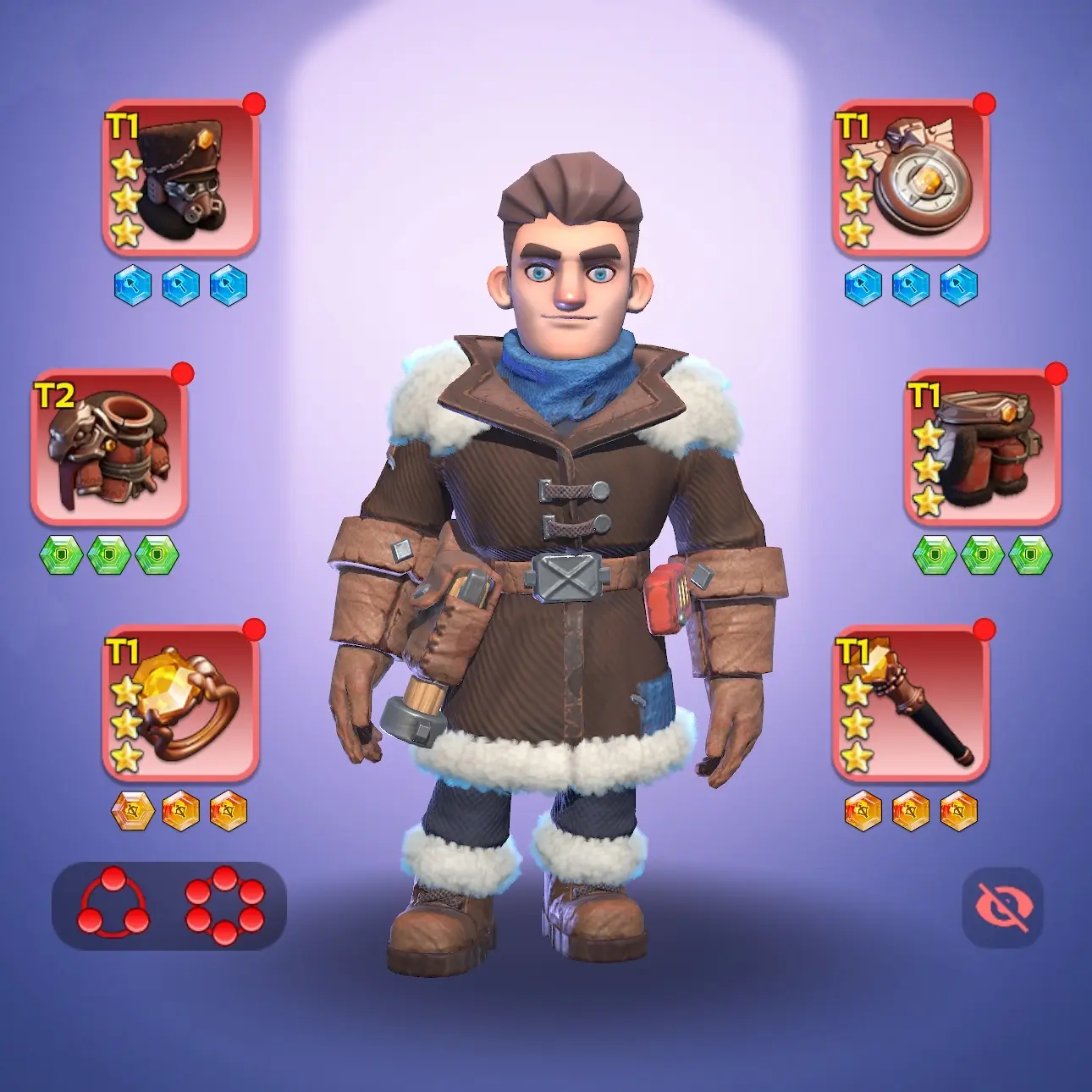Tap the six-node red ring icon
The width and height of the screenshot is (1092, 1092).
pyautogui.click(x=224, y=906)
